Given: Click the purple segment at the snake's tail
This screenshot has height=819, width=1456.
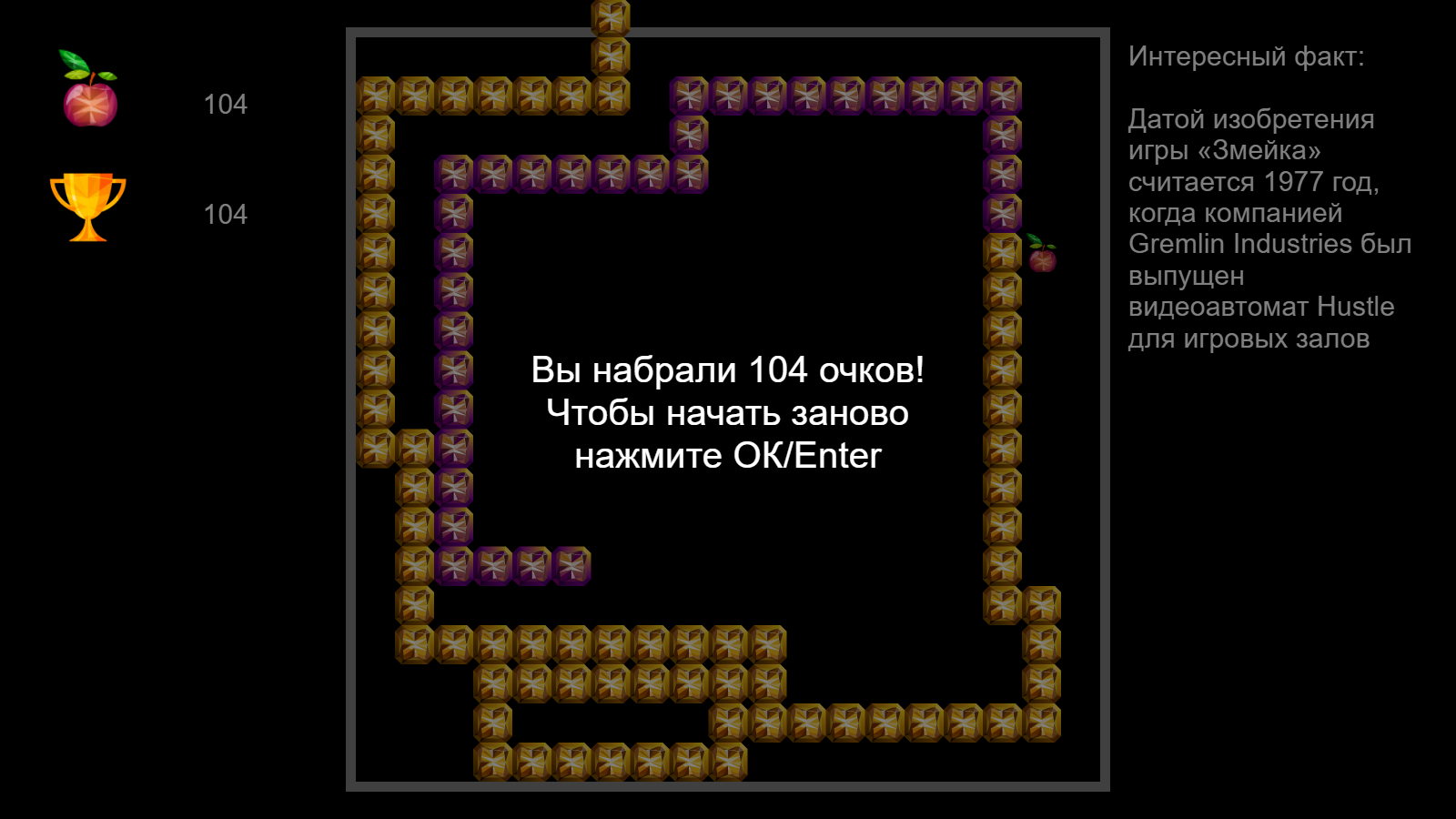Looking at the screenshot, I should [572, 566].
